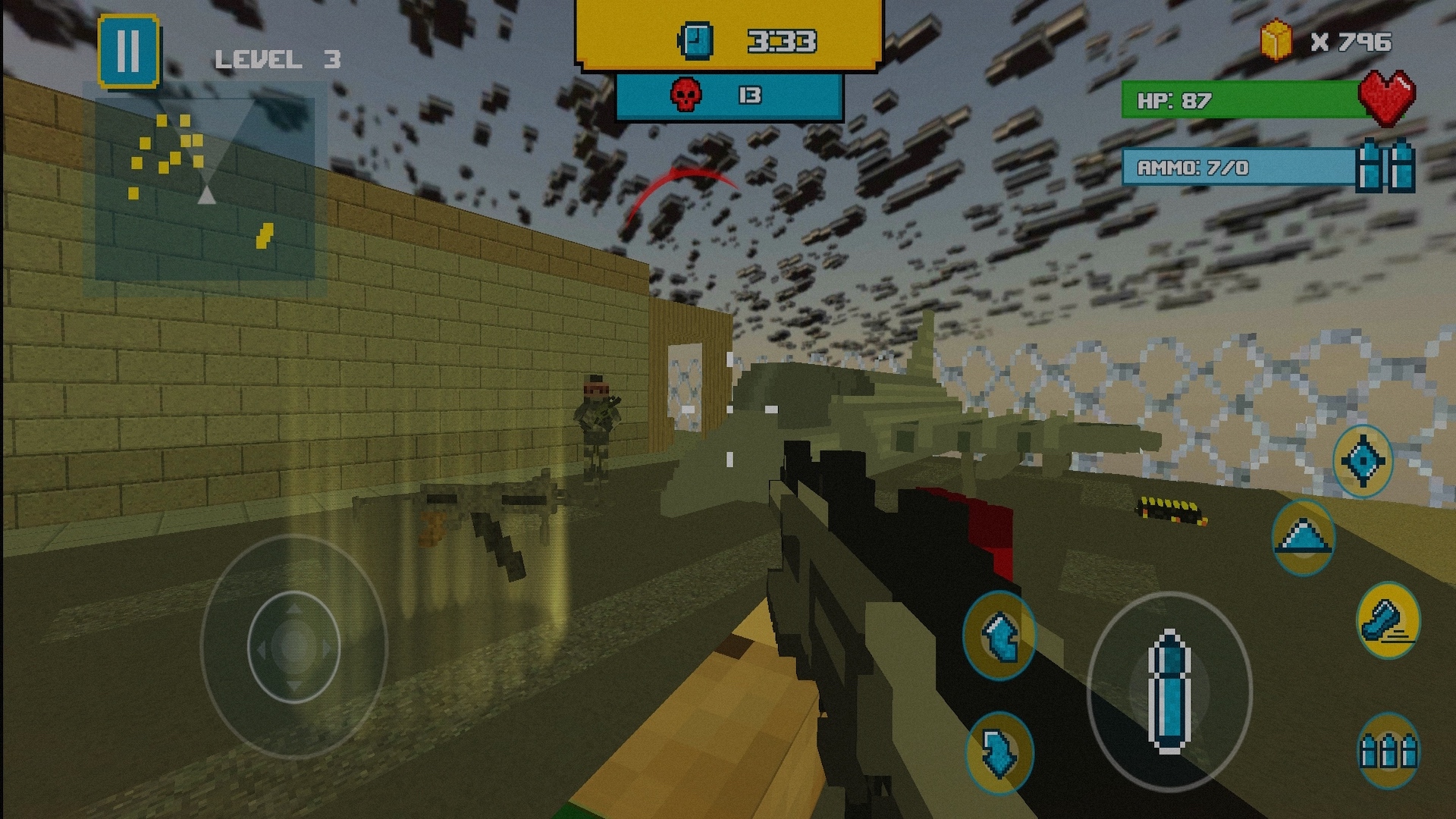Tap the movement joystick
This screenshot has width=1456, height=819.
pyautogui.click(x=294, y=645)
